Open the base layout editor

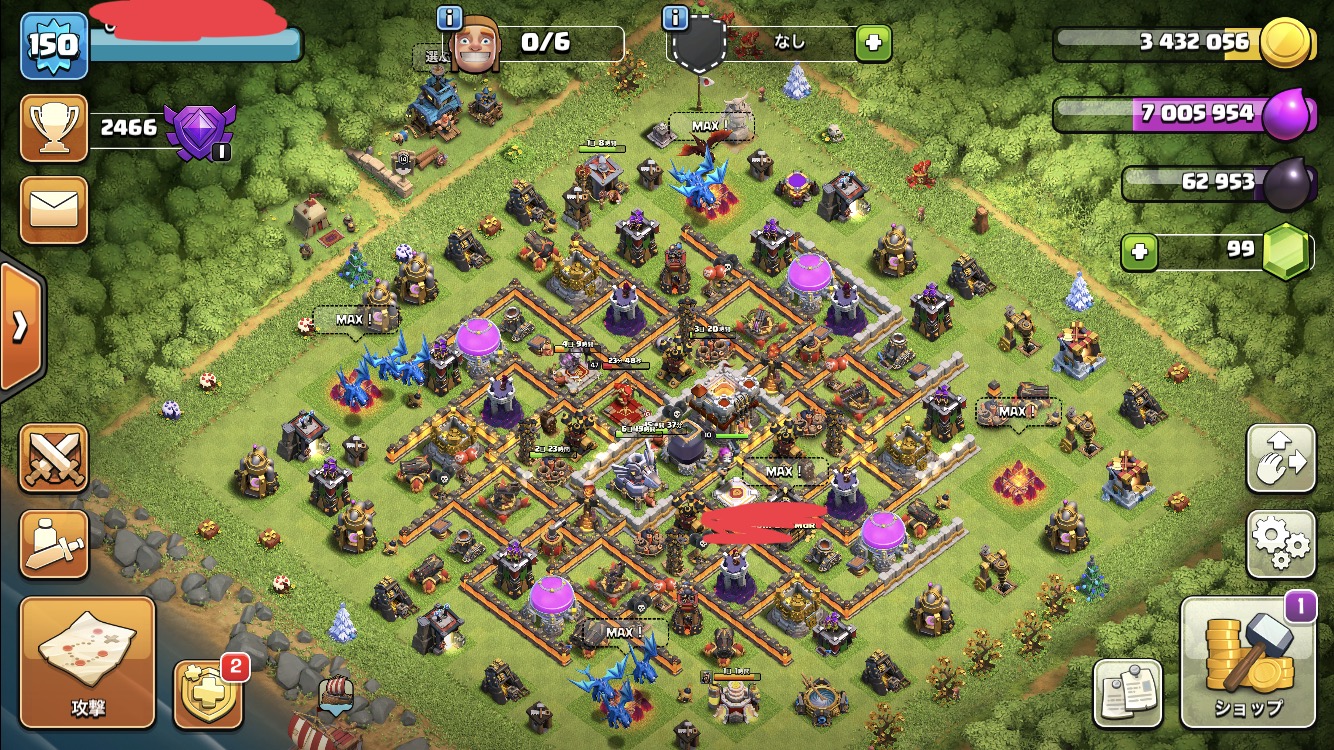point(1280,458)
